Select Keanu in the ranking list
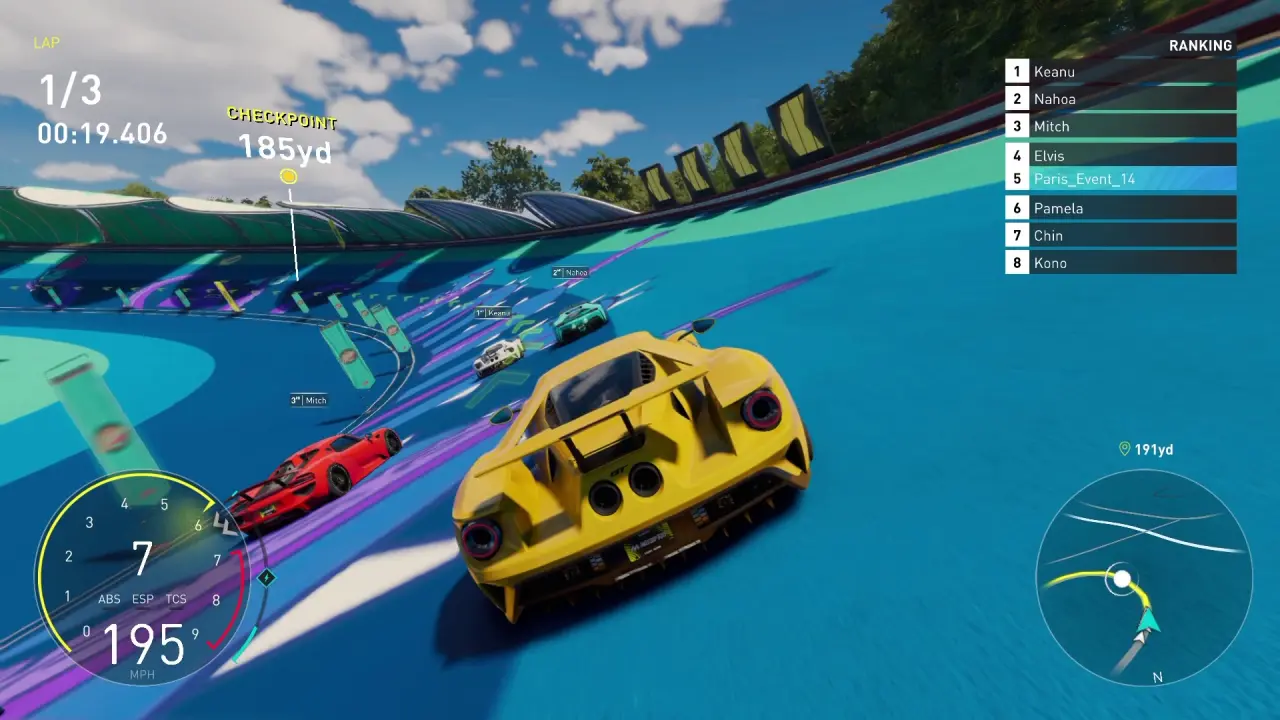The width and height of the screenshot is (1280, 720). [x=1120, y=71]
